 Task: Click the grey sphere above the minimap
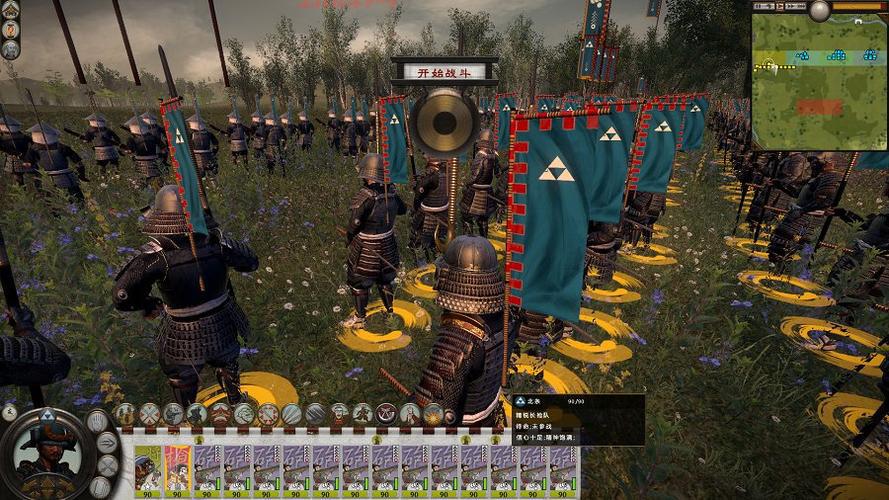coord(820,10)
